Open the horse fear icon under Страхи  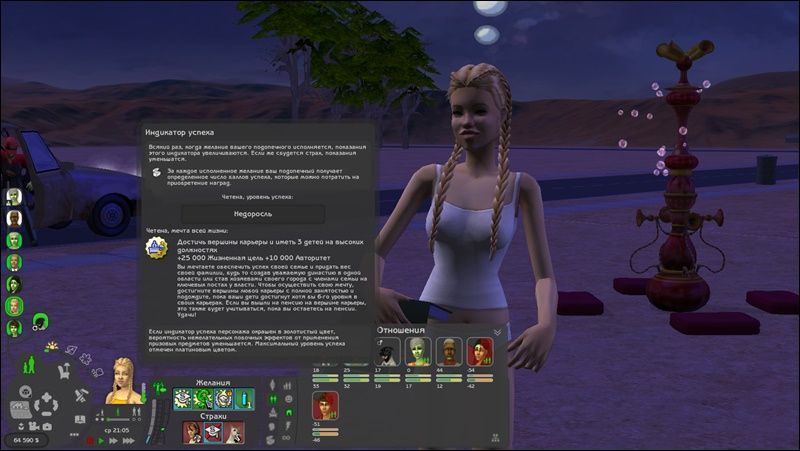[234, 432]
